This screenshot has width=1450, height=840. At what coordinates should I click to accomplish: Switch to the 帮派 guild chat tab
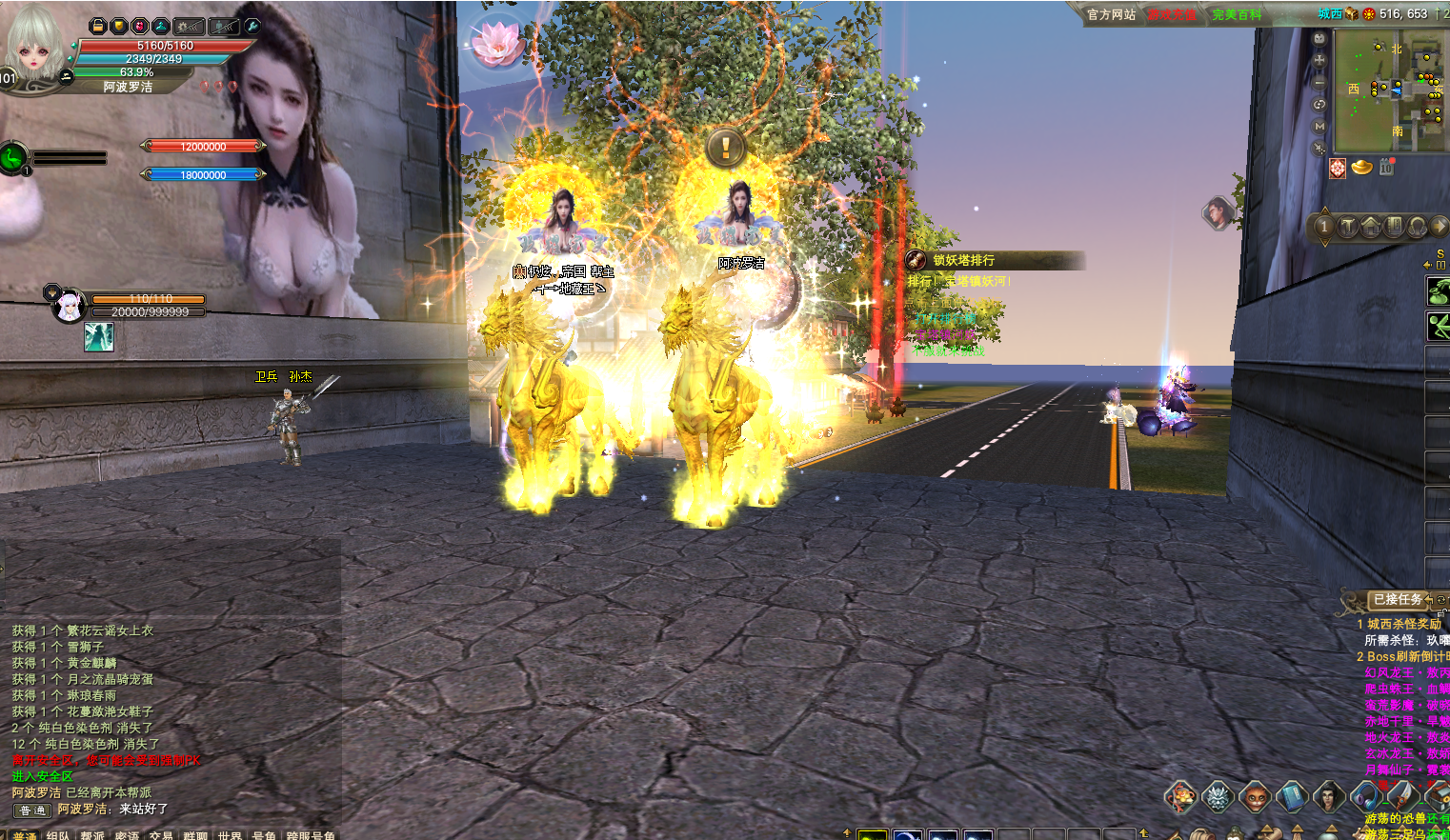pyautogui.click(x=92, y=835)
